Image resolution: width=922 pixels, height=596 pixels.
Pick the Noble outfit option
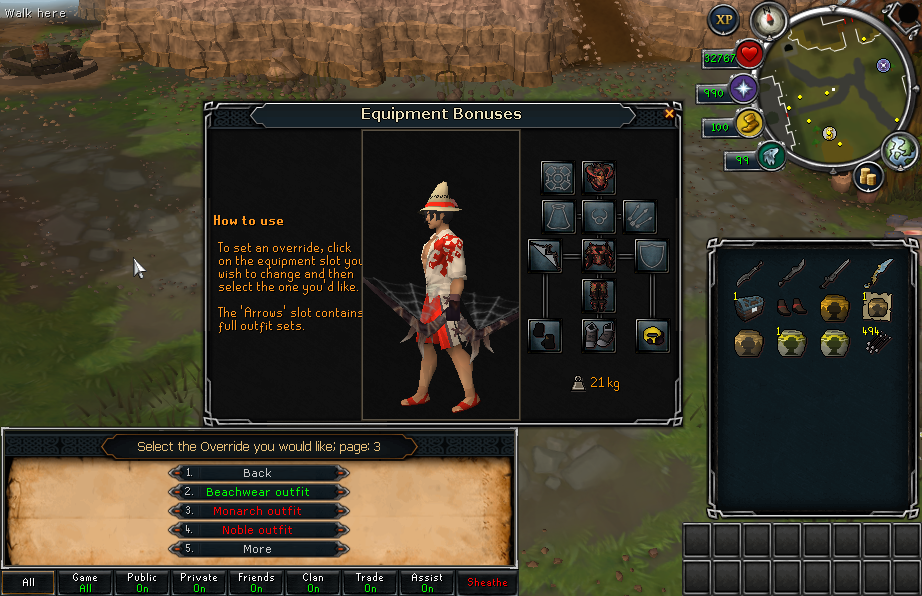click(x=257, y=530)
